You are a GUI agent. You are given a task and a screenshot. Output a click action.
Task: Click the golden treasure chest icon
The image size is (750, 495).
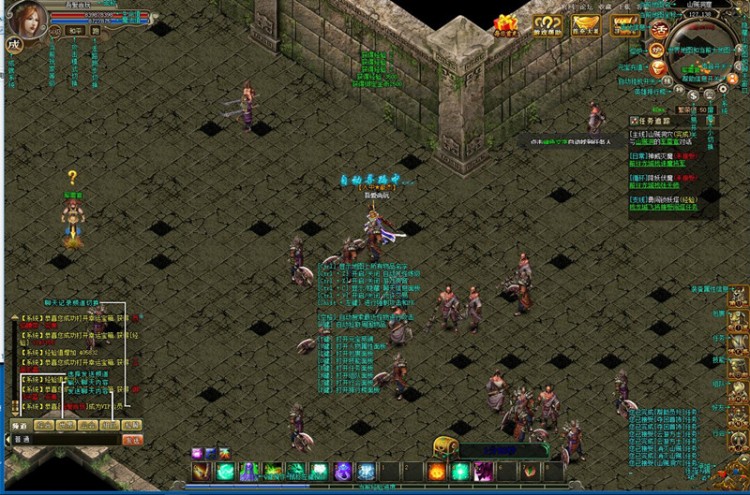446,446
